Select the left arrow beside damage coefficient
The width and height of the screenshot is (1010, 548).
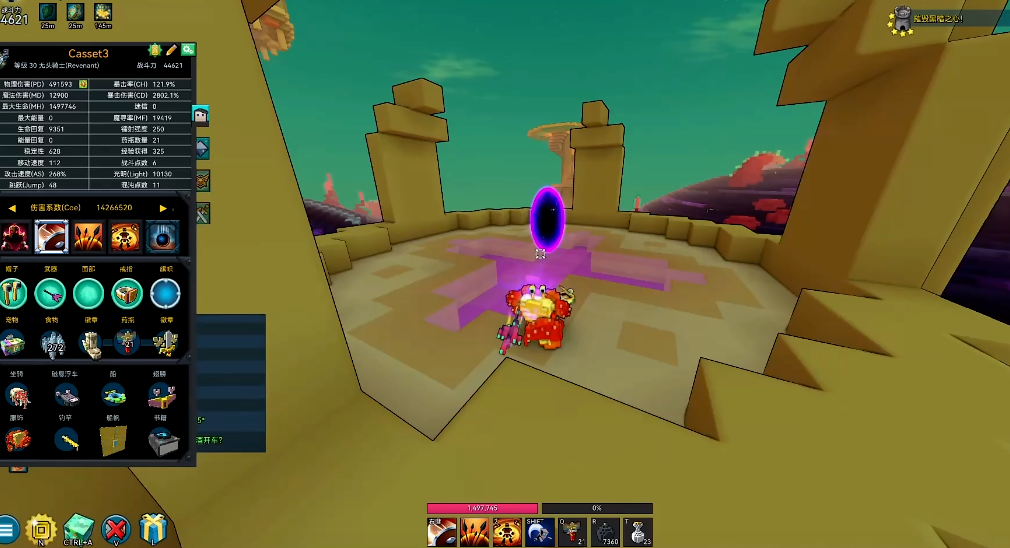[x=13, y=208]
